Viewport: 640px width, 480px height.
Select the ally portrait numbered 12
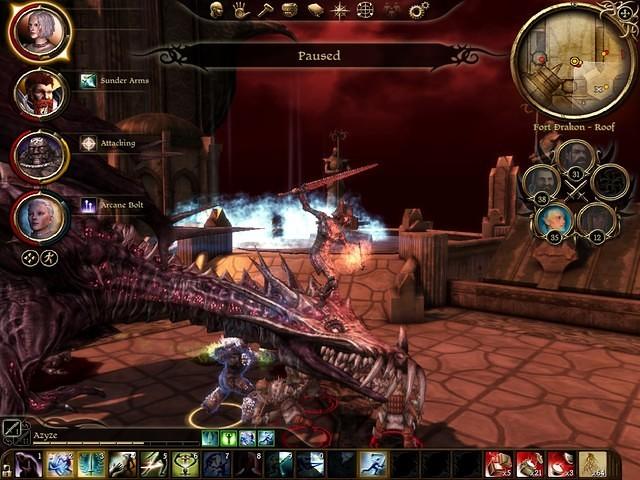coord(597,220)
